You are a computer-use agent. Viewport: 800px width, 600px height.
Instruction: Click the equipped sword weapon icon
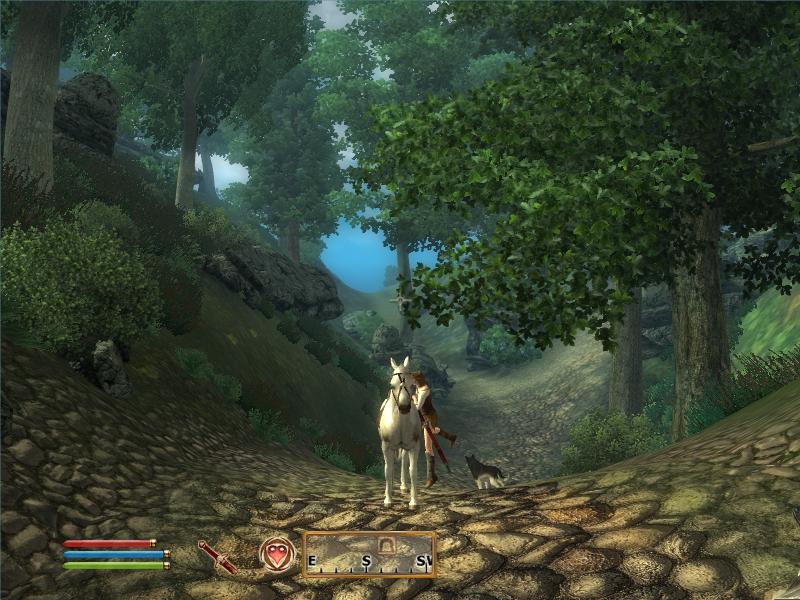point(216,556)
